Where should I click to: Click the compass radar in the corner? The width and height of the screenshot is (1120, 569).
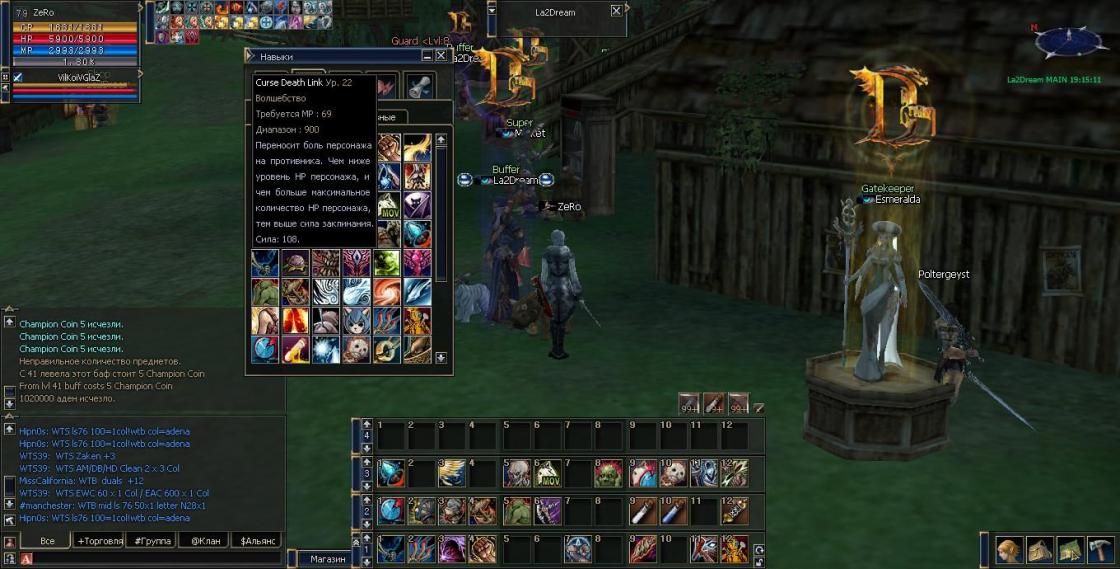tap(1071, 42)
